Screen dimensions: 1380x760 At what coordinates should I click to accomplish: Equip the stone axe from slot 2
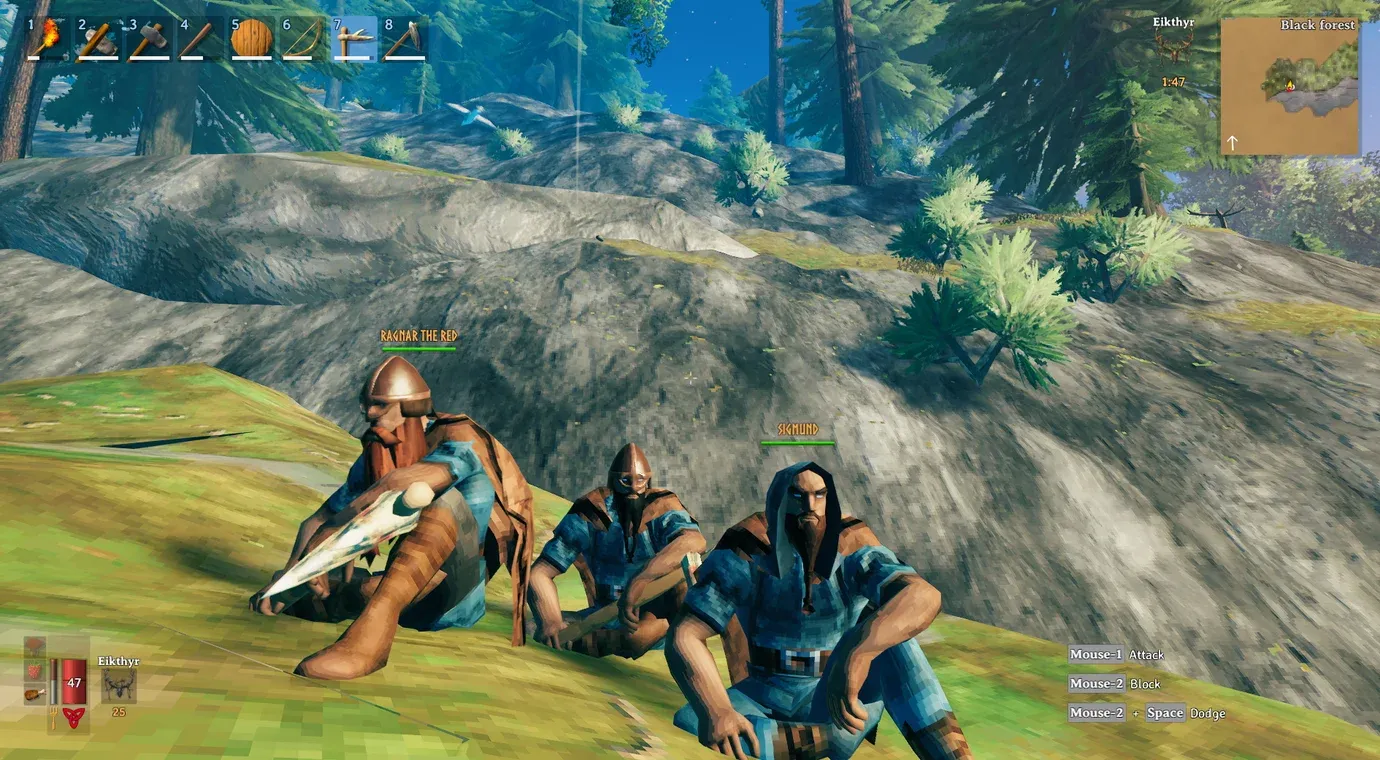tap(97, 38)
